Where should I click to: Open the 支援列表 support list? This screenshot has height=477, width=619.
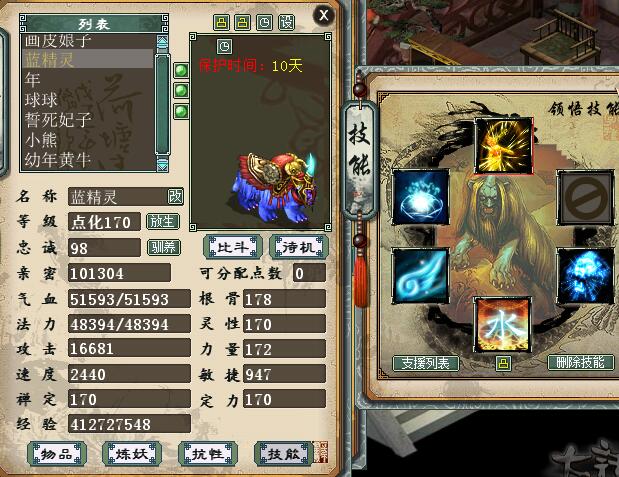coord(425,363)
